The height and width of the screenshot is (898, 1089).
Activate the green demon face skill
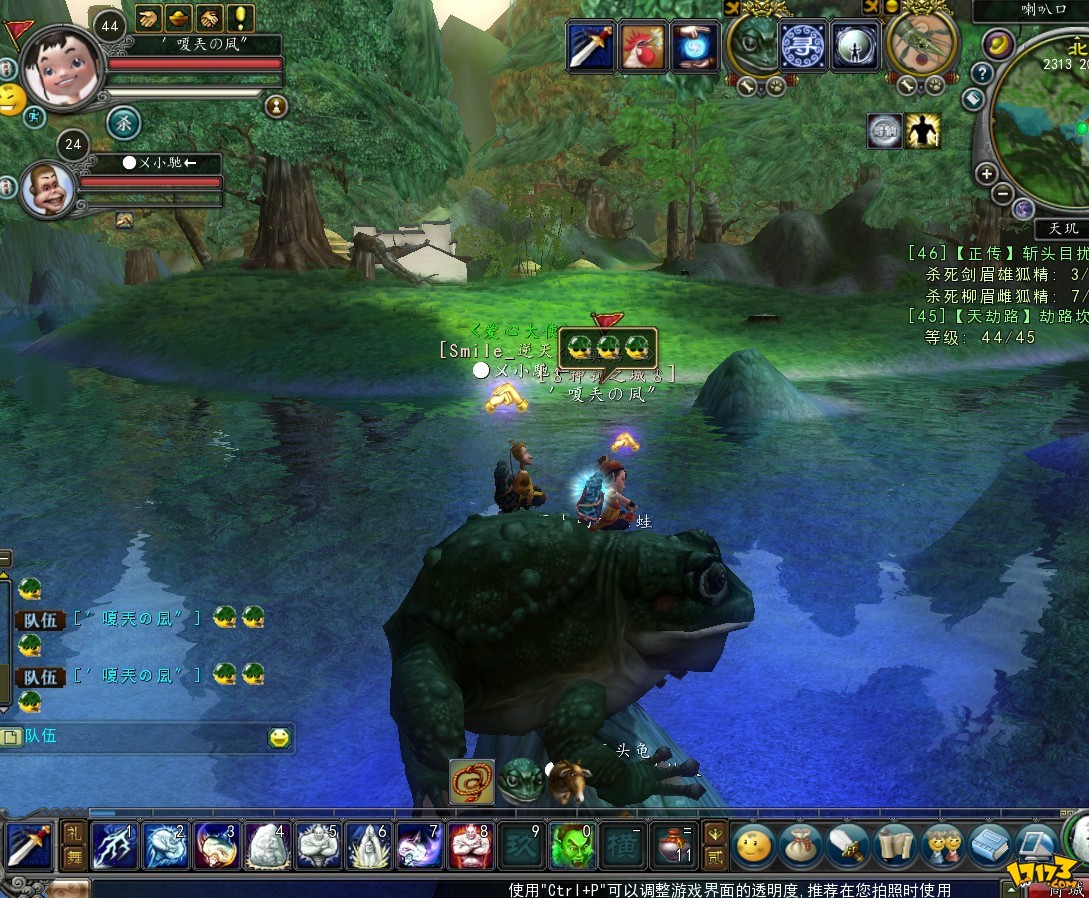572,846
